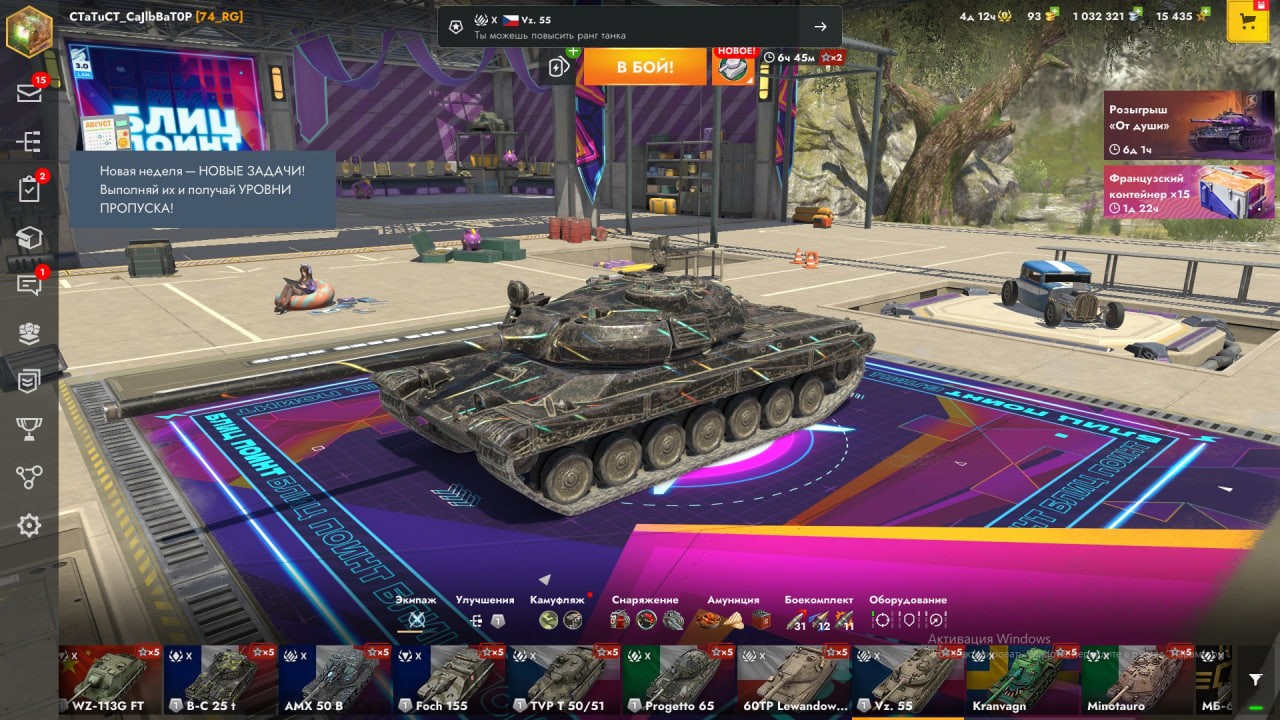Open the trophy tournaments section
1280x720 pixels.
click(x=29, y=429)
